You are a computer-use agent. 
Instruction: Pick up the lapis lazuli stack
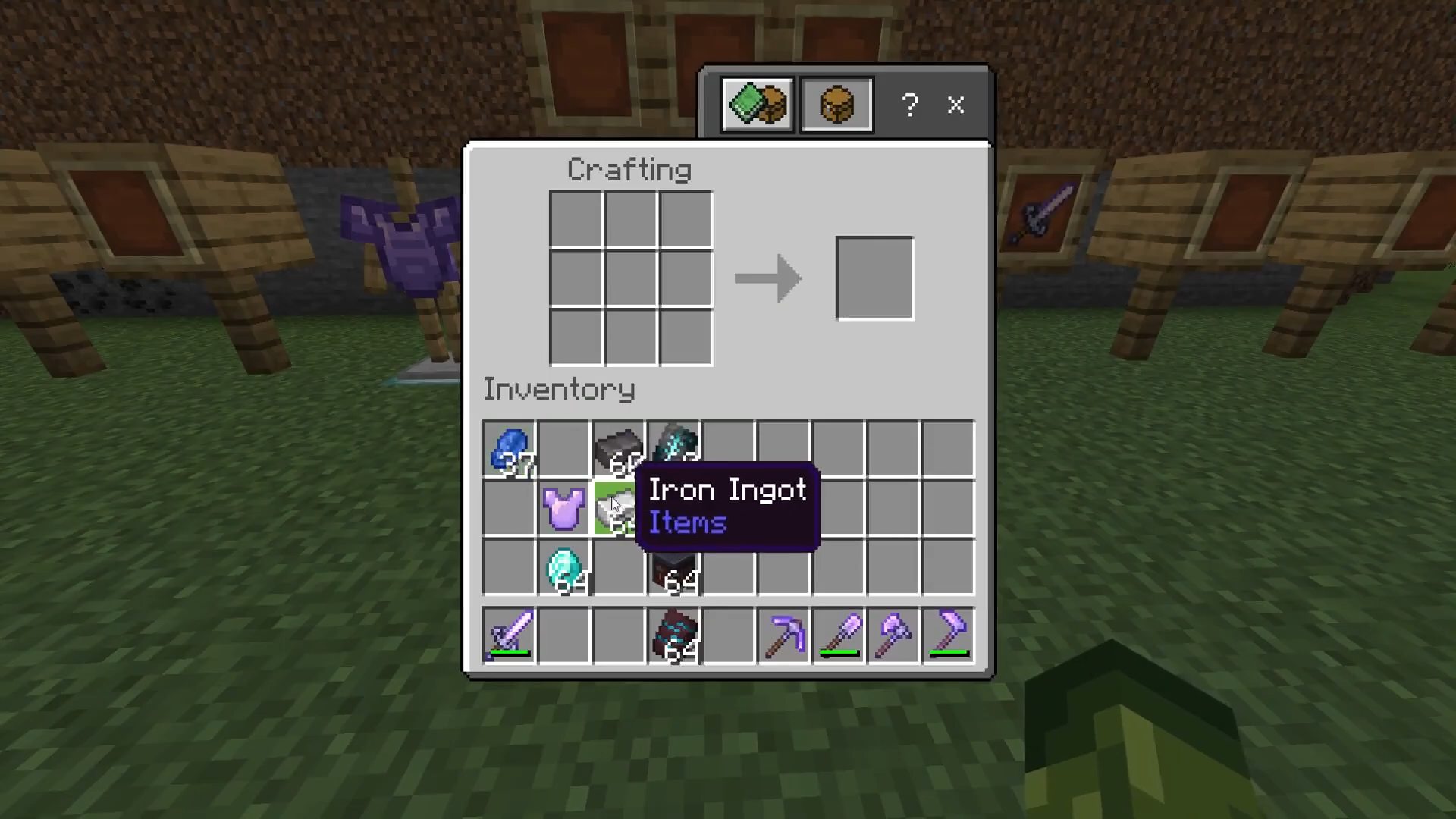point(509,449)
